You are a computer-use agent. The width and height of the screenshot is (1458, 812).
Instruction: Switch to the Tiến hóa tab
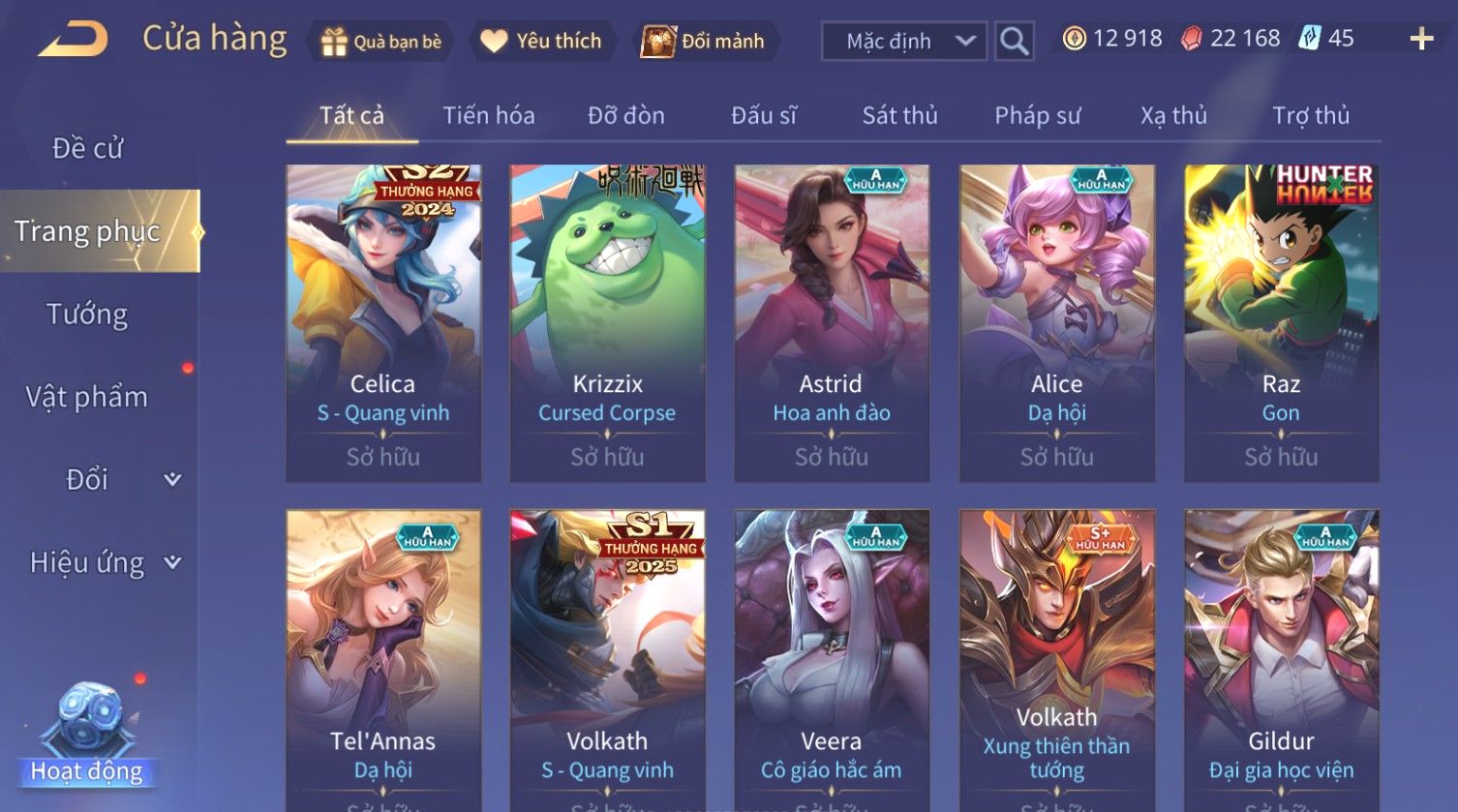point(488,116)
